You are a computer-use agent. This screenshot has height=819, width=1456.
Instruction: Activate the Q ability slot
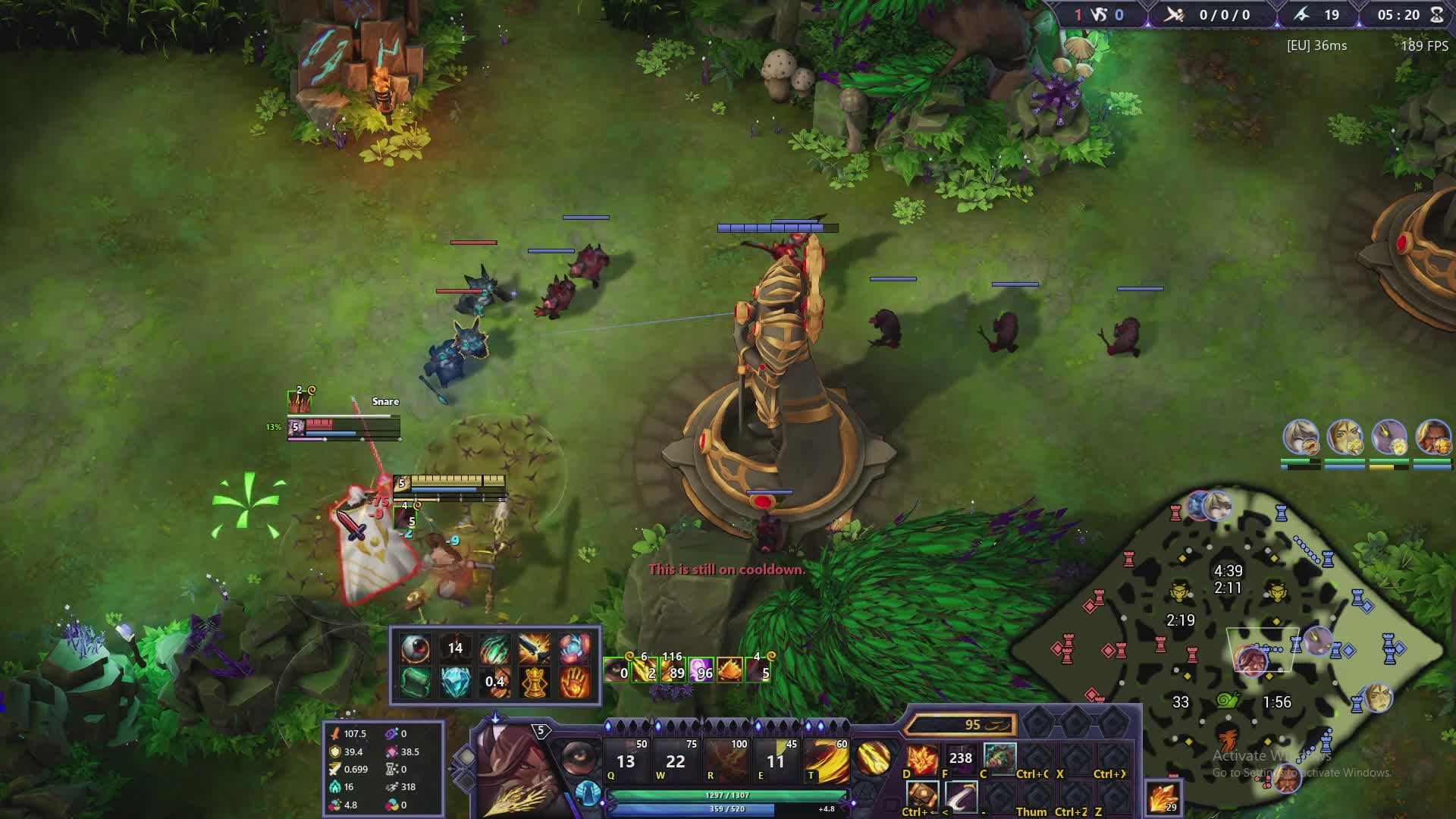coord(626,761)
